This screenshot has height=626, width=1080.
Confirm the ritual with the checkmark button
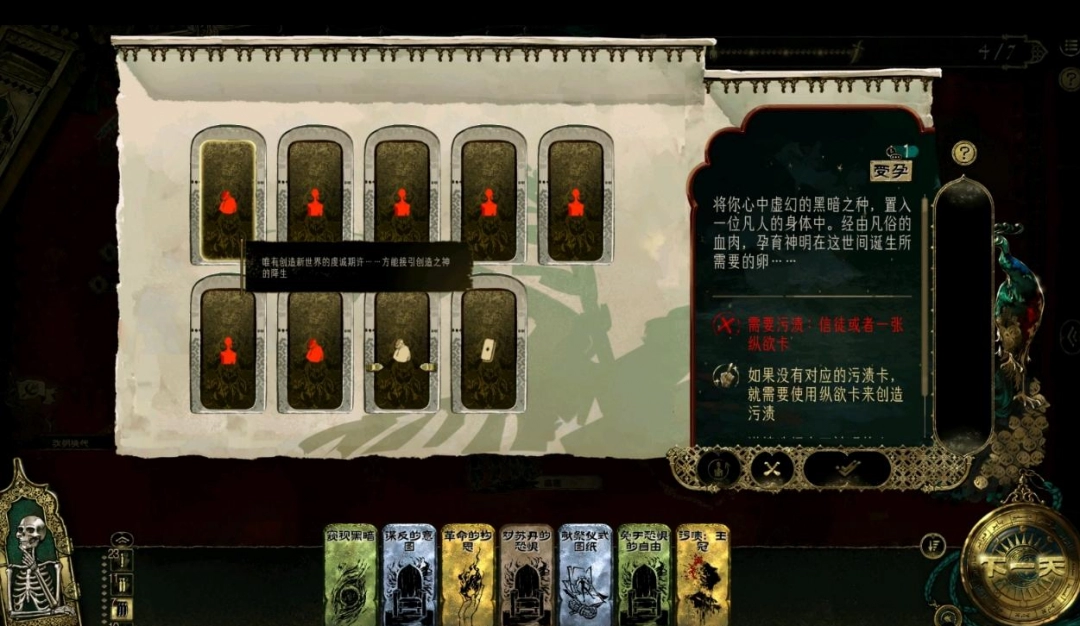(847, 468)
